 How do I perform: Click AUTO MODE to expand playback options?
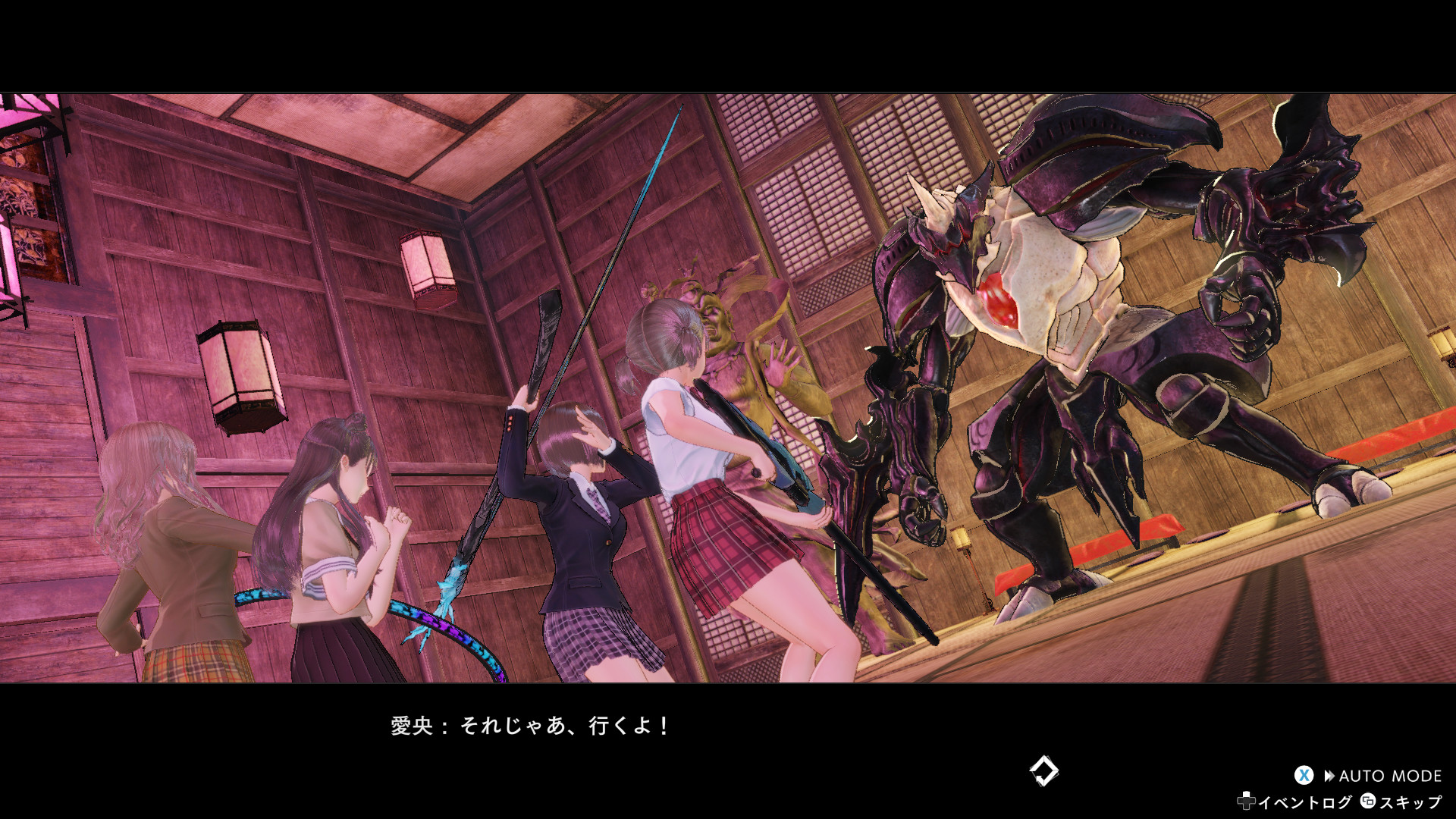(1389, 775)
